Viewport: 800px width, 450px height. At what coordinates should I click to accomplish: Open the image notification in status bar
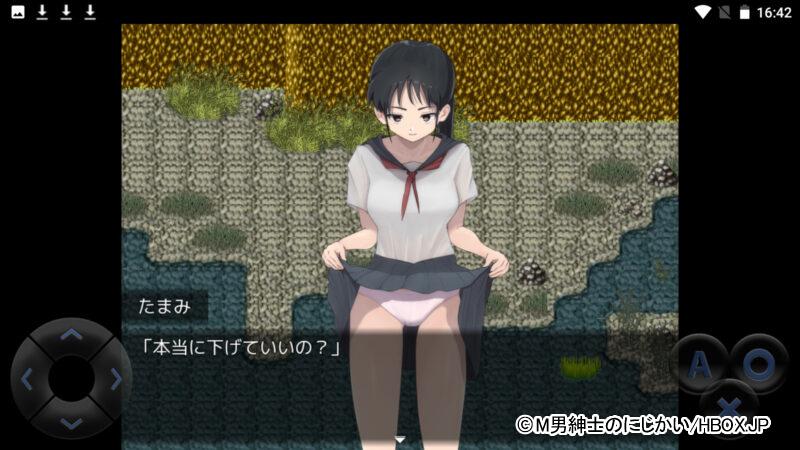coord(17,12)
